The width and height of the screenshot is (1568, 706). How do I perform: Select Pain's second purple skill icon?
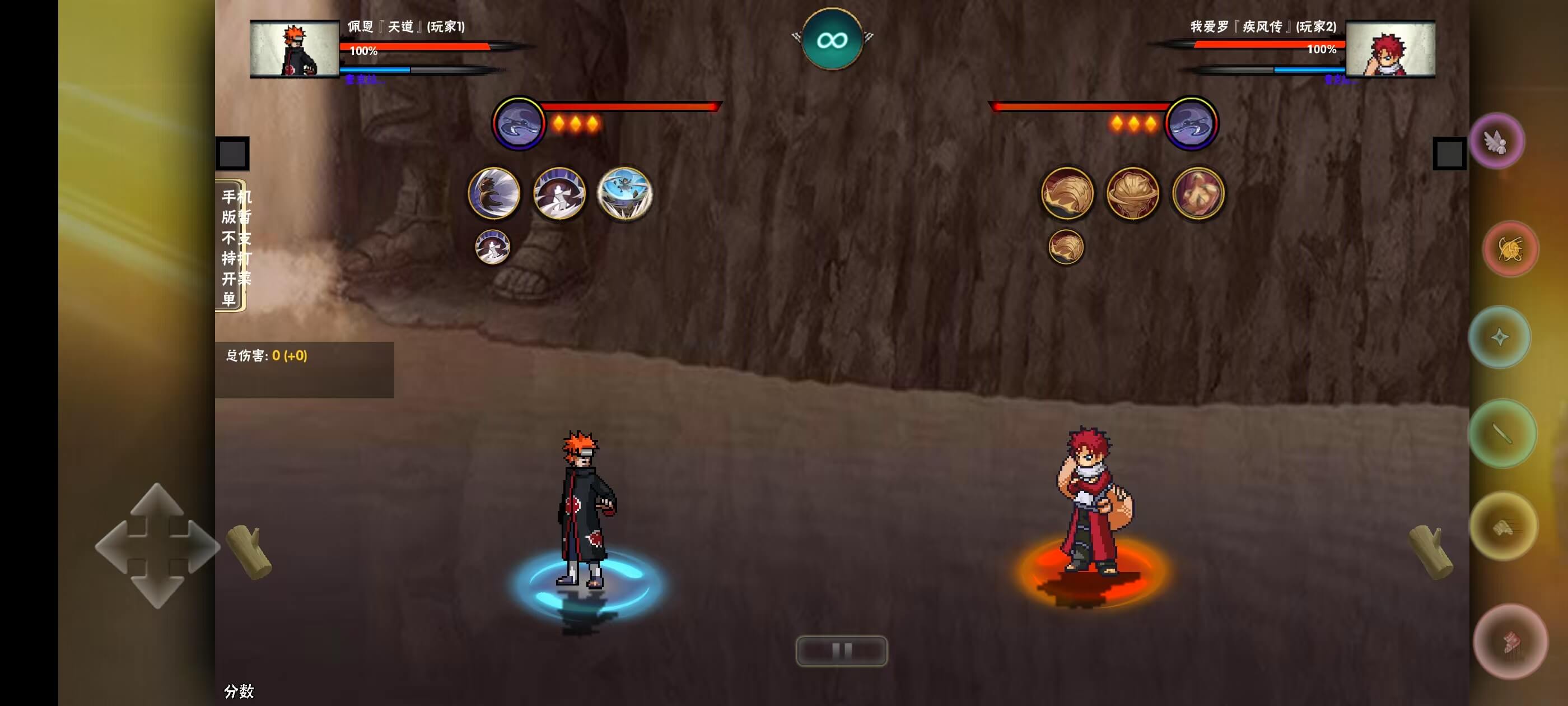coord(559,193)
